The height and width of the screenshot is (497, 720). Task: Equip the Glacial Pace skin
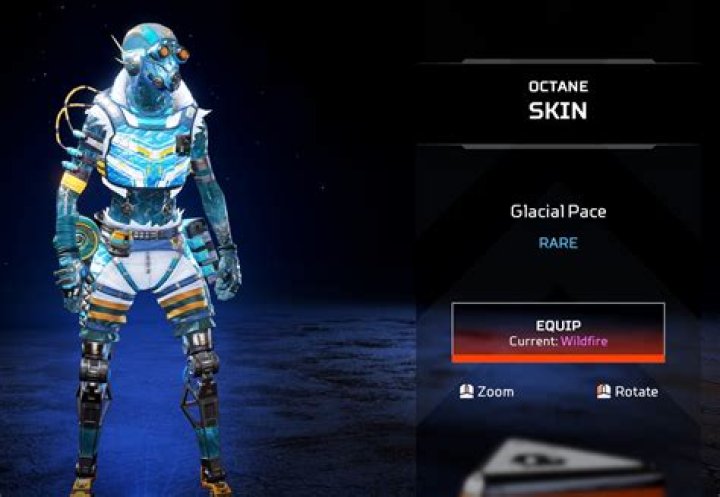tap(558, 332)
